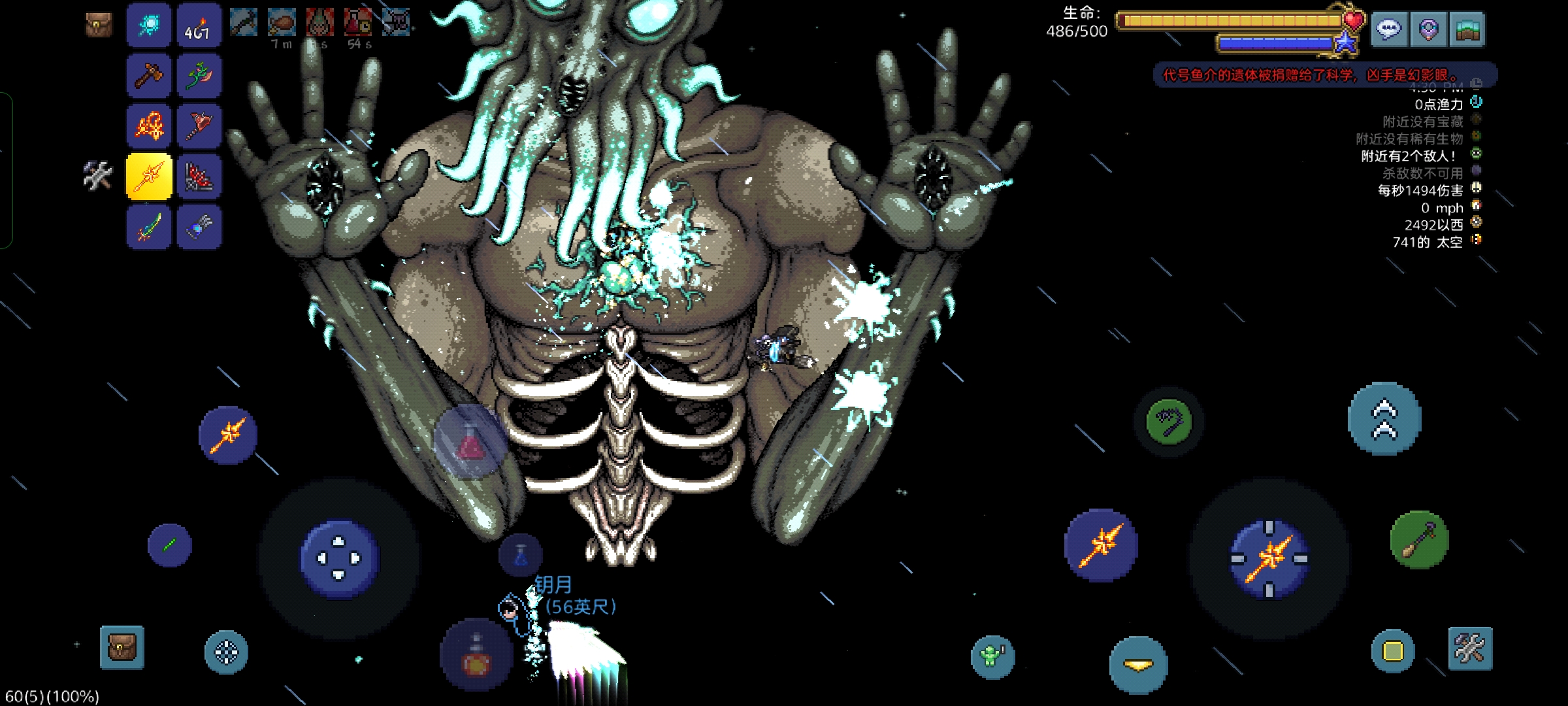Use the blue mana potion quick button
The image size is (1568, 706).
(x=520, y=555)
